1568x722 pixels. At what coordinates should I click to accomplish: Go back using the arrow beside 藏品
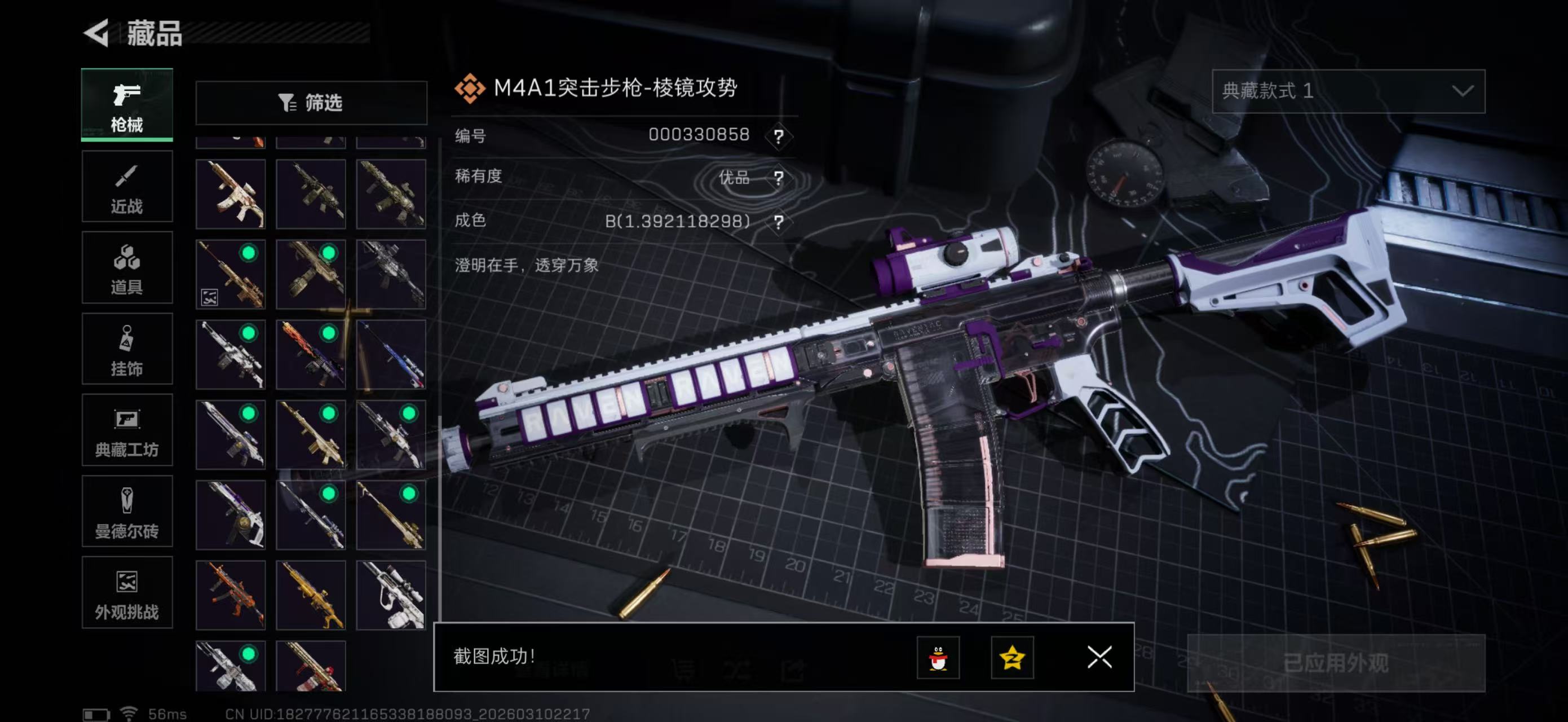97,33
